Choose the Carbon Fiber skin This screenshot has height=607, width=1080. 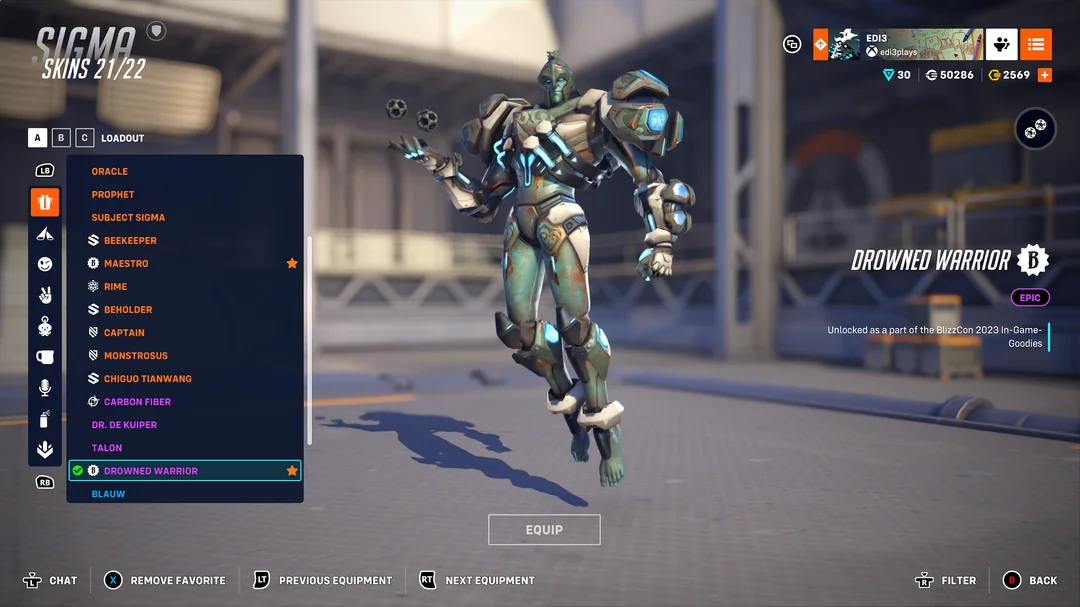(137, 402)
